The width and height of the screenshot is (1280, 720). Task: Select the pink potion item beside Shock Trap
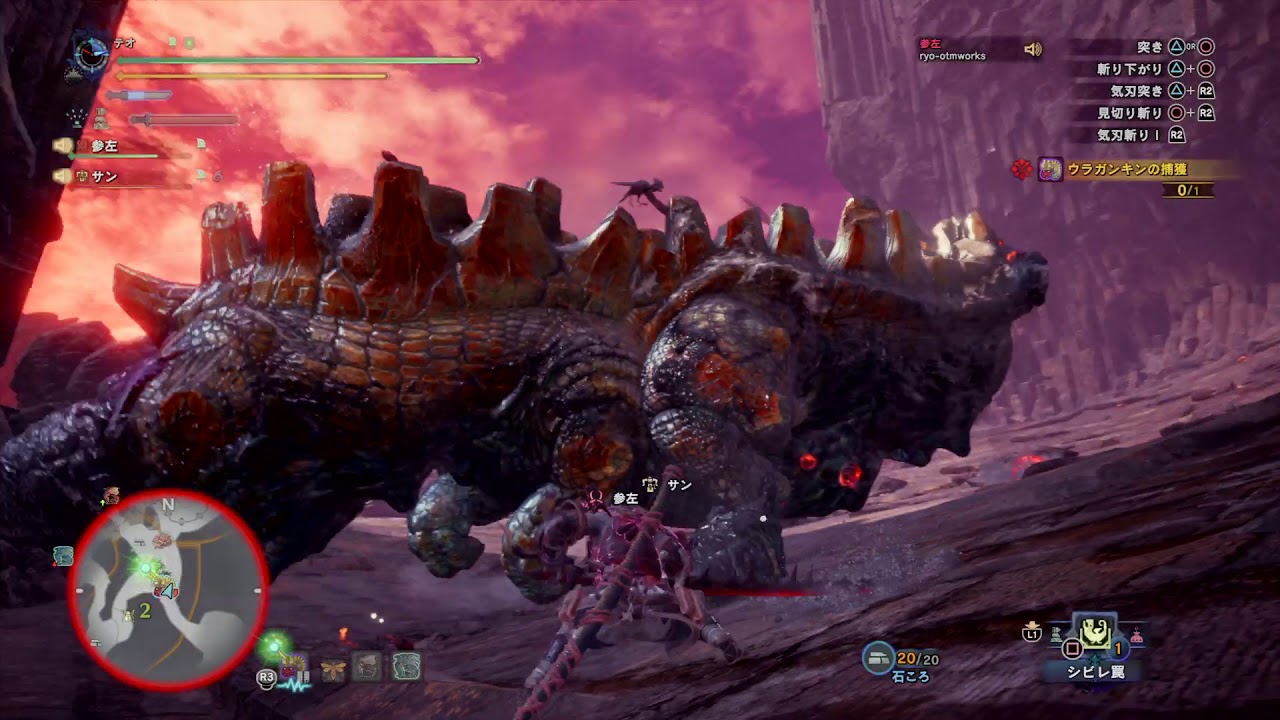point(1136,635)
